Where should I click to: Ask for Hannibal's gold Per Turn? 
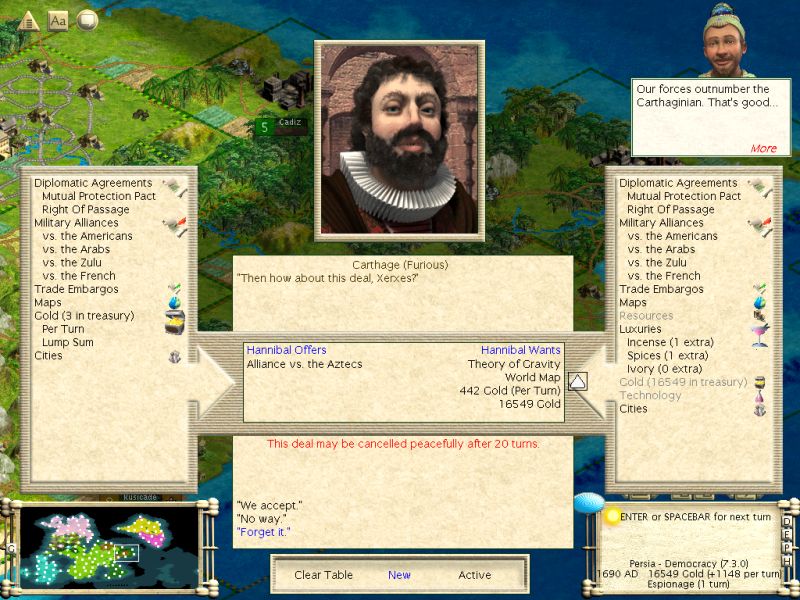63,328
